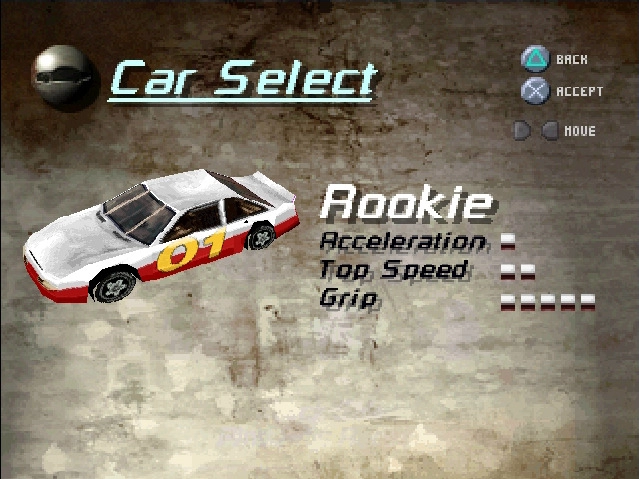Select the white Rookie number 01 car
Viewport: 639px width, 479px height.
click(x=160, y=235)
